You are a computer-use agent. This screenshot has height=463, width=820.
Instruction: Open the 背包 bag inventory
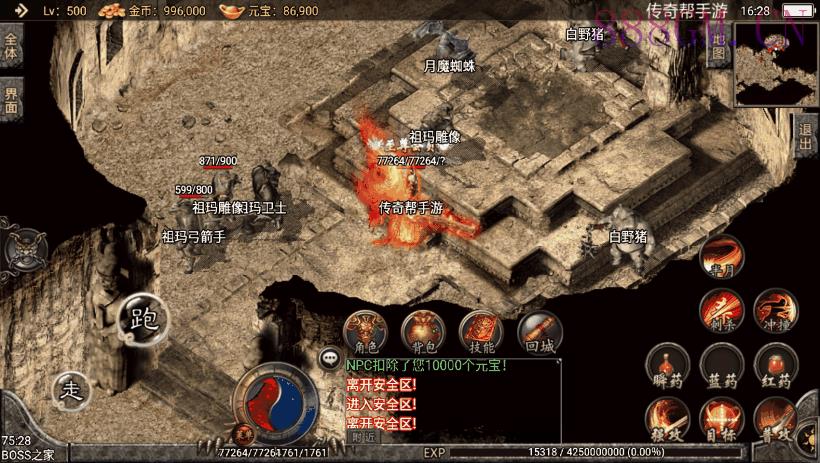[x=423, y=333]
